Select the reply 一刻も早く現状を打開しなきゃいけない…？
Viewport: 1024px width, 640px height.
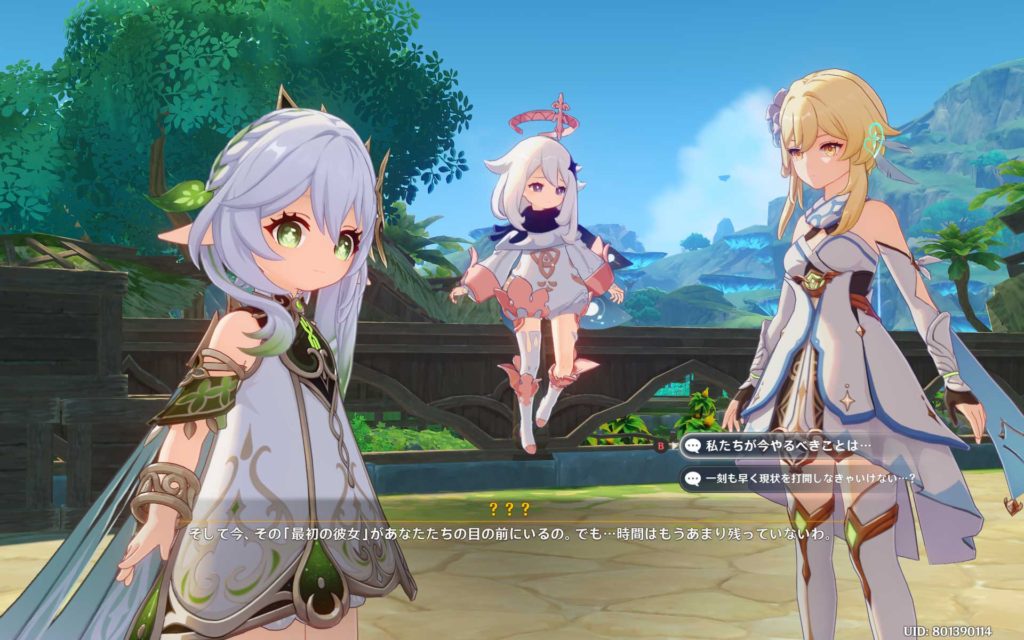(x=800, y=479)
